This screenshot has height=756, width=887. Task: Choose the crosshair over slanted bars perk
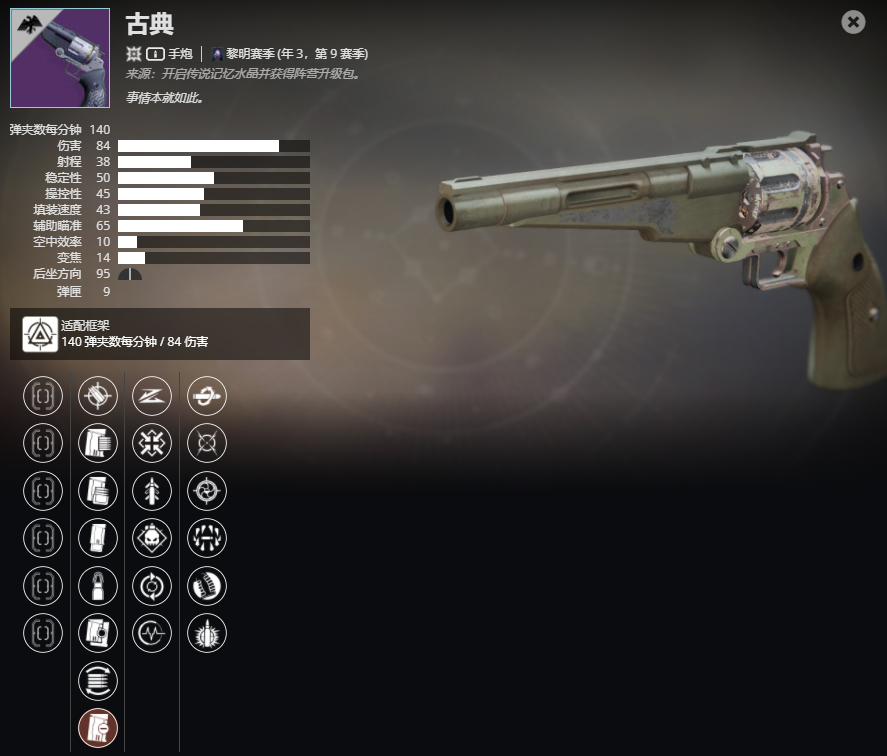[x=98, y=396]
